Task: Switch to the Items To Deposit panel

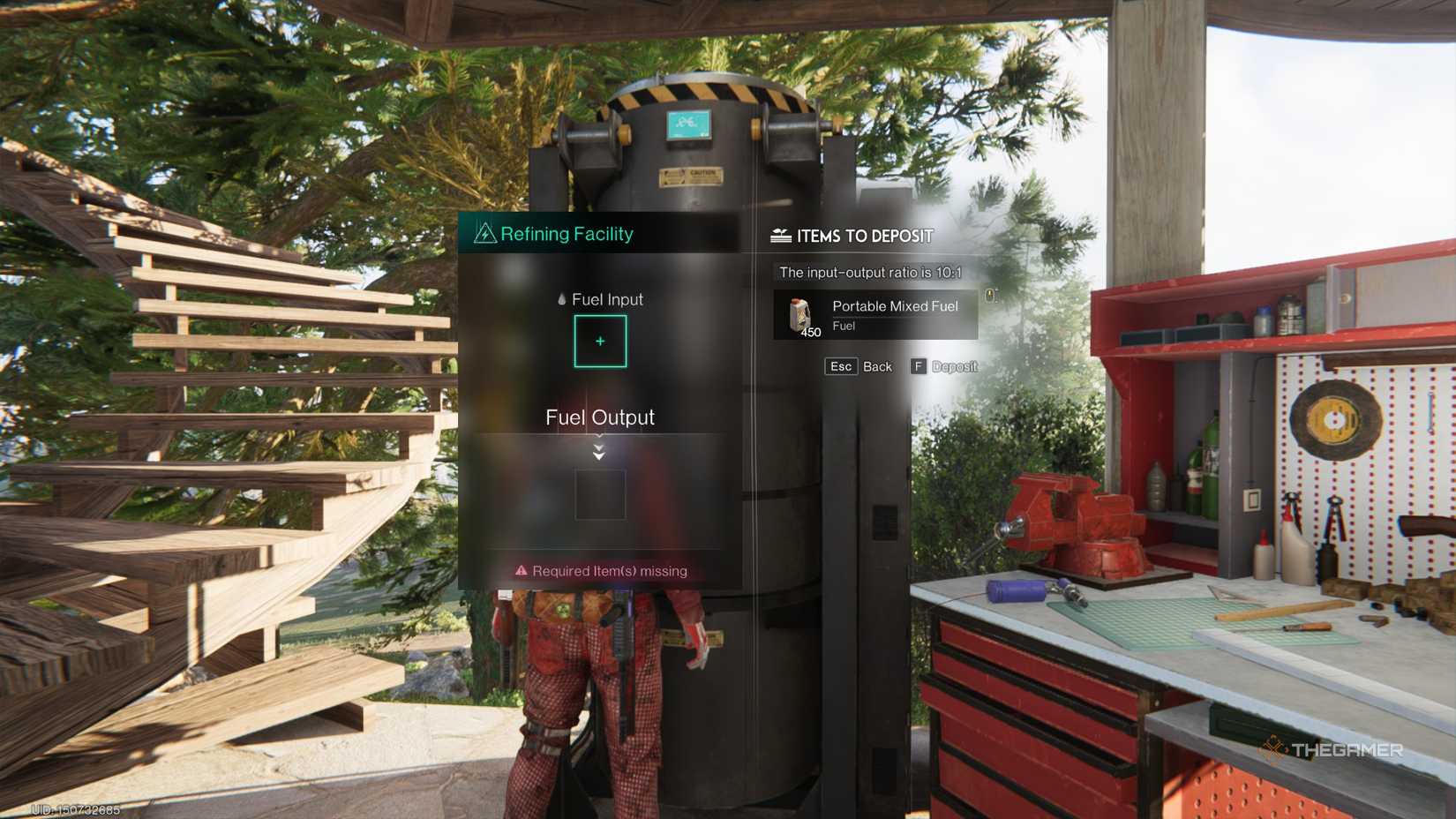Action: pos(865,236)
